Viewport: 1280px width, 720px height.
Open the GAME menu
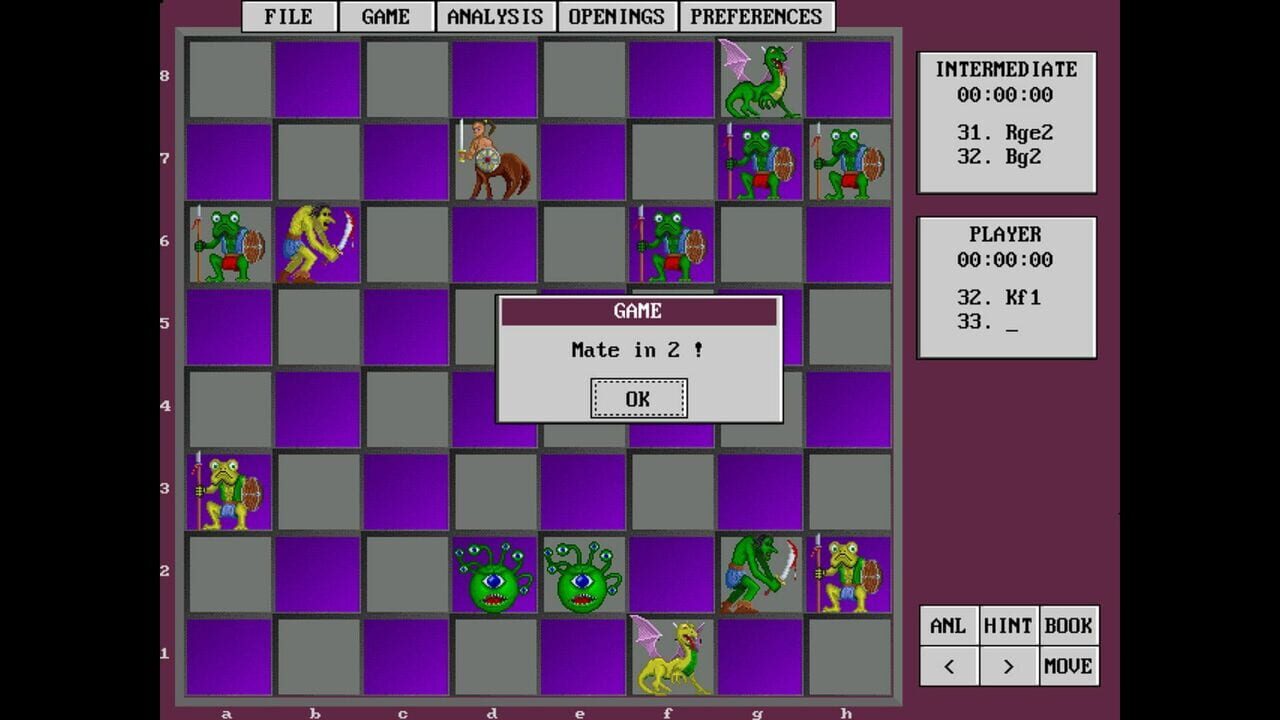click(x=385, y=16)
